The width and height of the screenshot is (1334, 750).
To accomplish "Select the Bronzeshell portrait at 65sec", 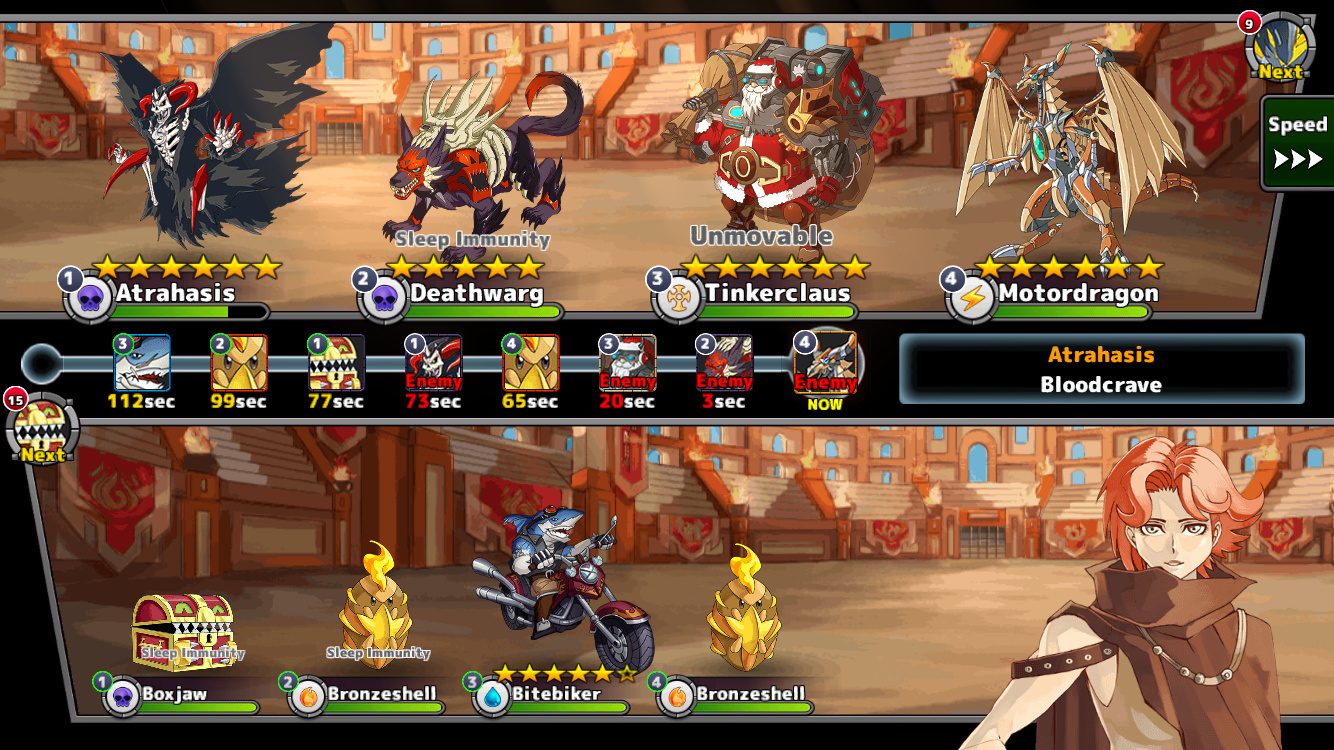I will tap(531, 362).
